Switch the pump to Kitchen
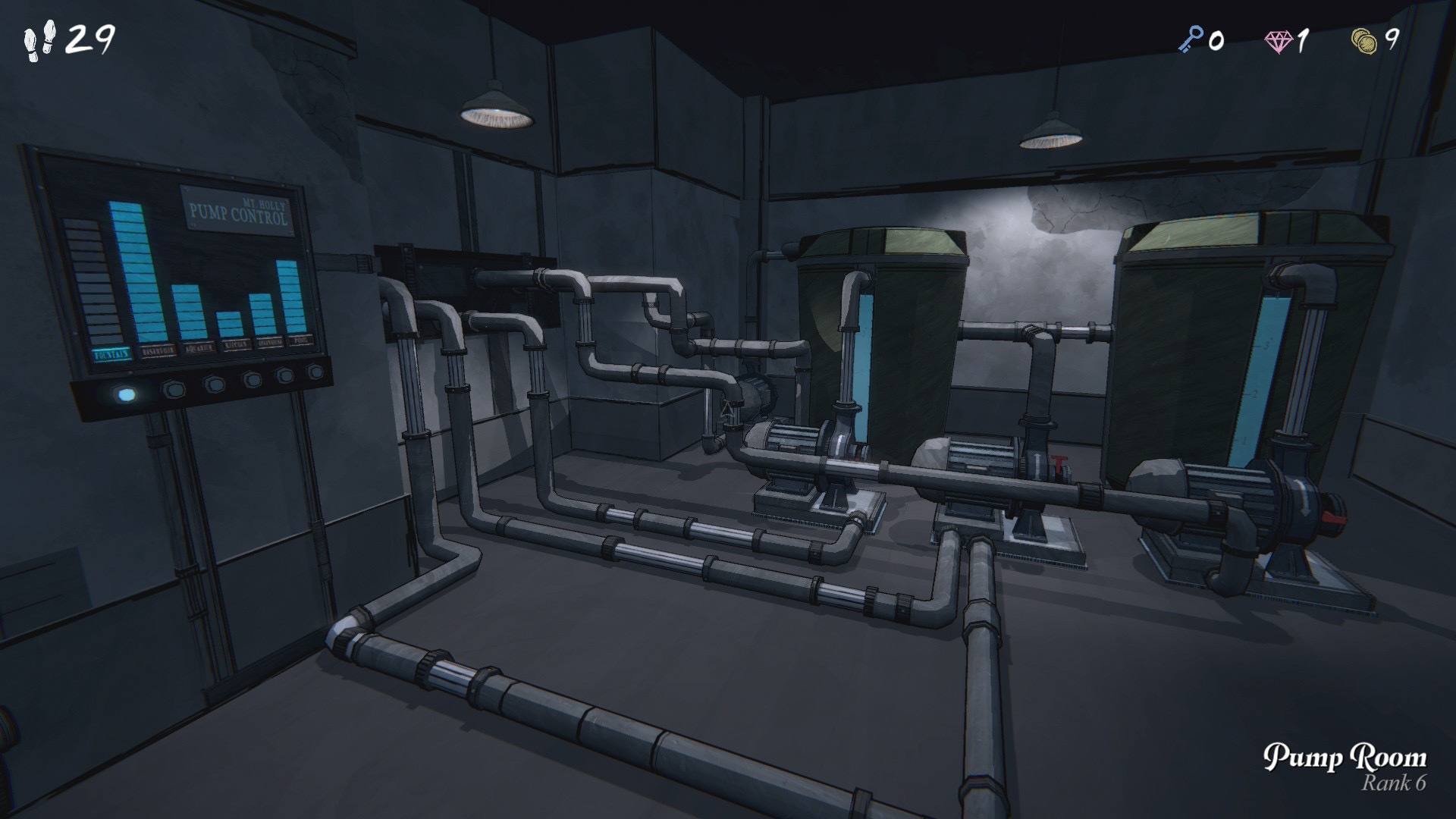This screenshot has height=819, width=1456. pyautogui.click(x=251, y=379)
